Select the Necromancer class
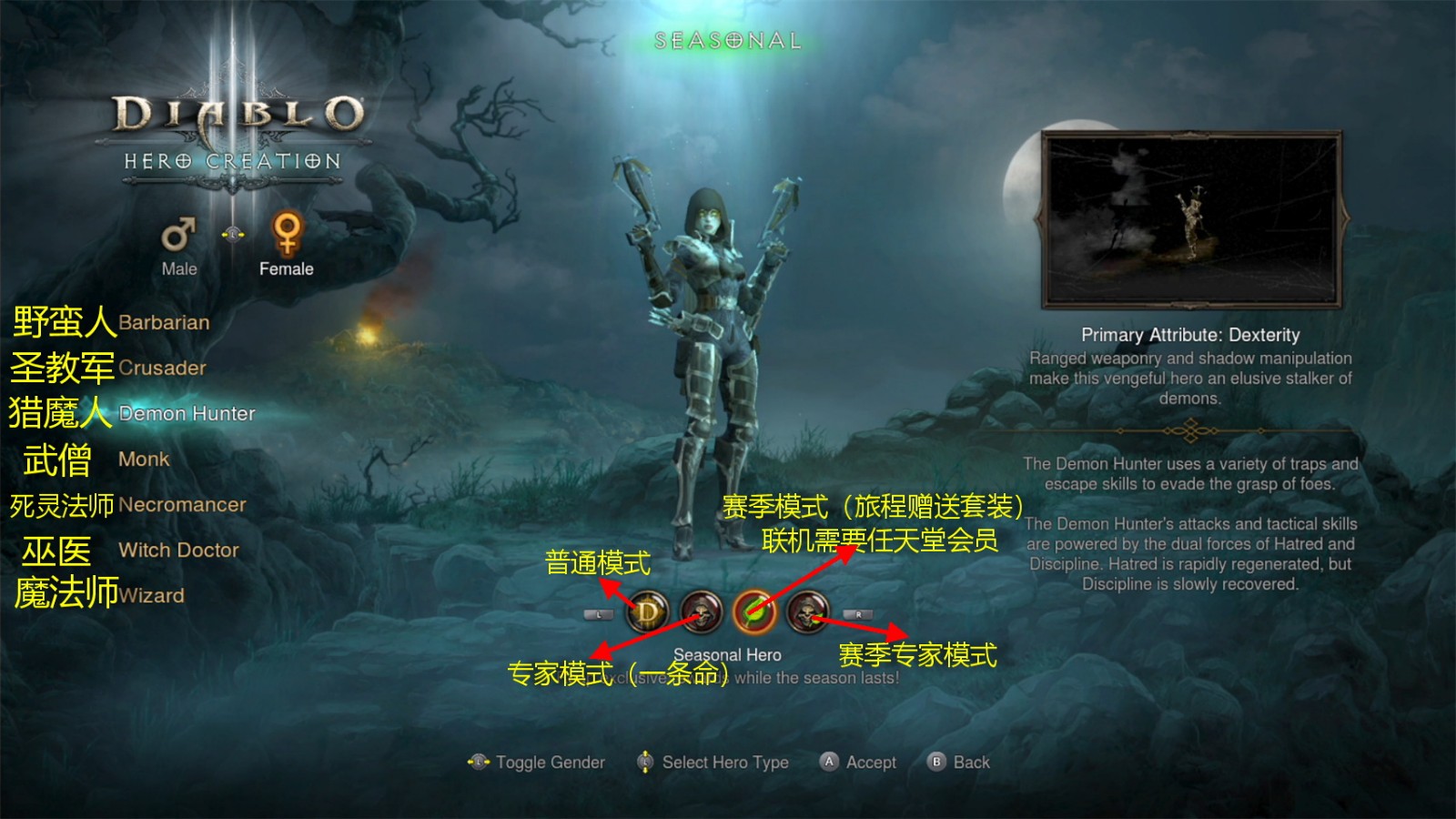The image size is (1456, 819). (181, 504)
